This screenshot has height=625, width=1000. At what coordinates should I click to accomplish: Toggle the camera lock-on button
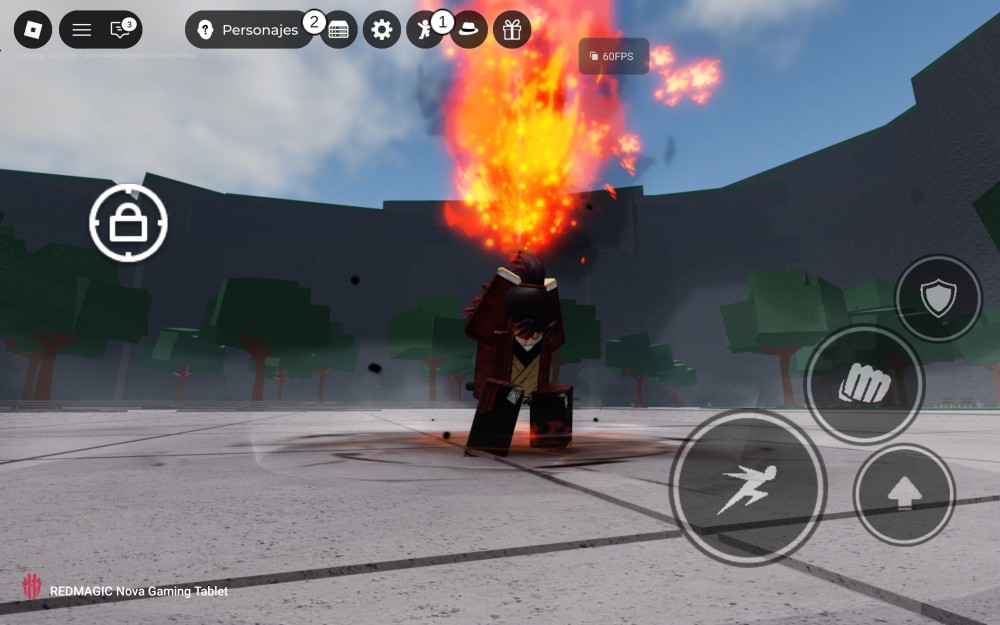point(128,223)
